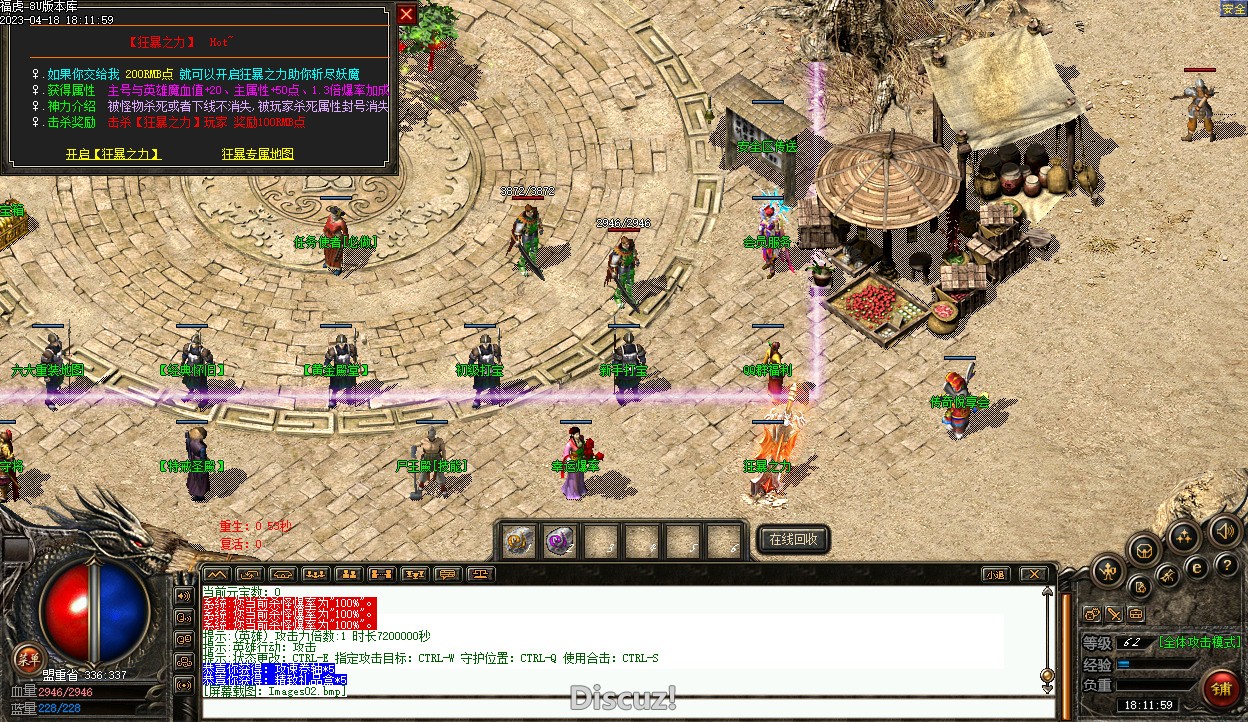Click the round 'e' button
Screen dimensions: 1248x722
coord(1197,567)
